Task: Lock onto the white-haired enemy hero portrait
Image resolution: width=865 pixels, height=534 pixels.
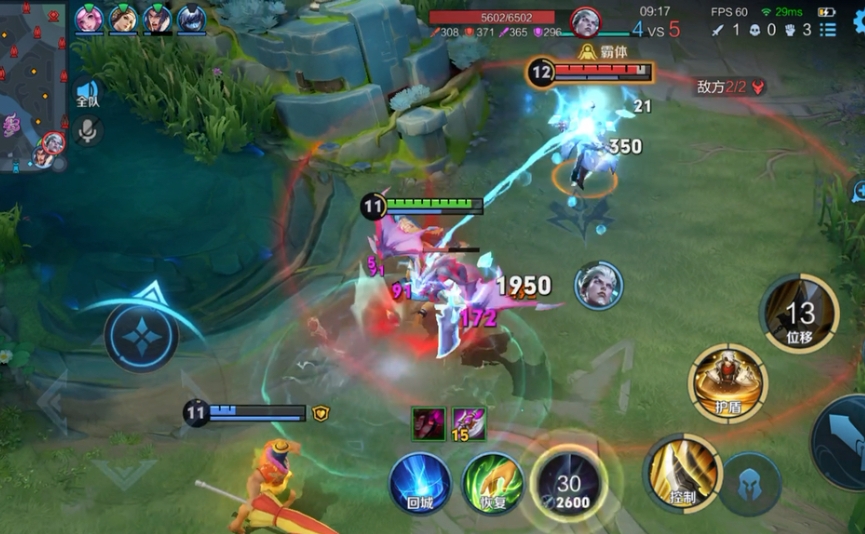Action: pos(598,285)
